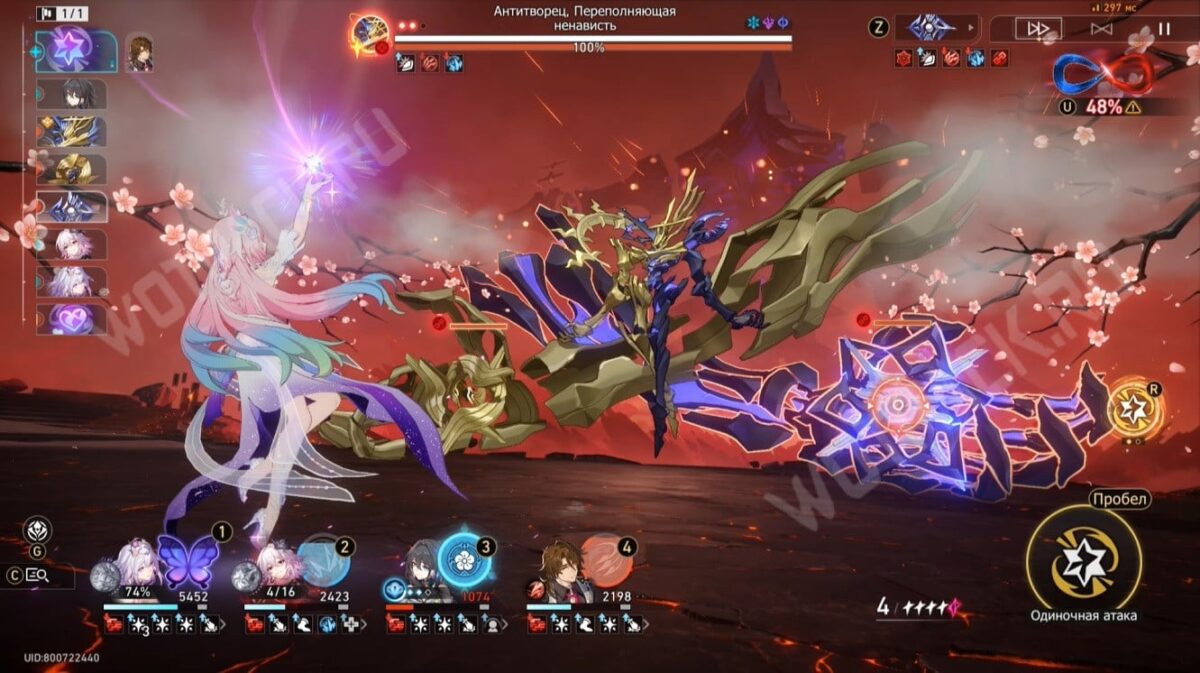Open the enemy details magnifier list icon
The image size is (1200, 673).
tap(37, 575)
